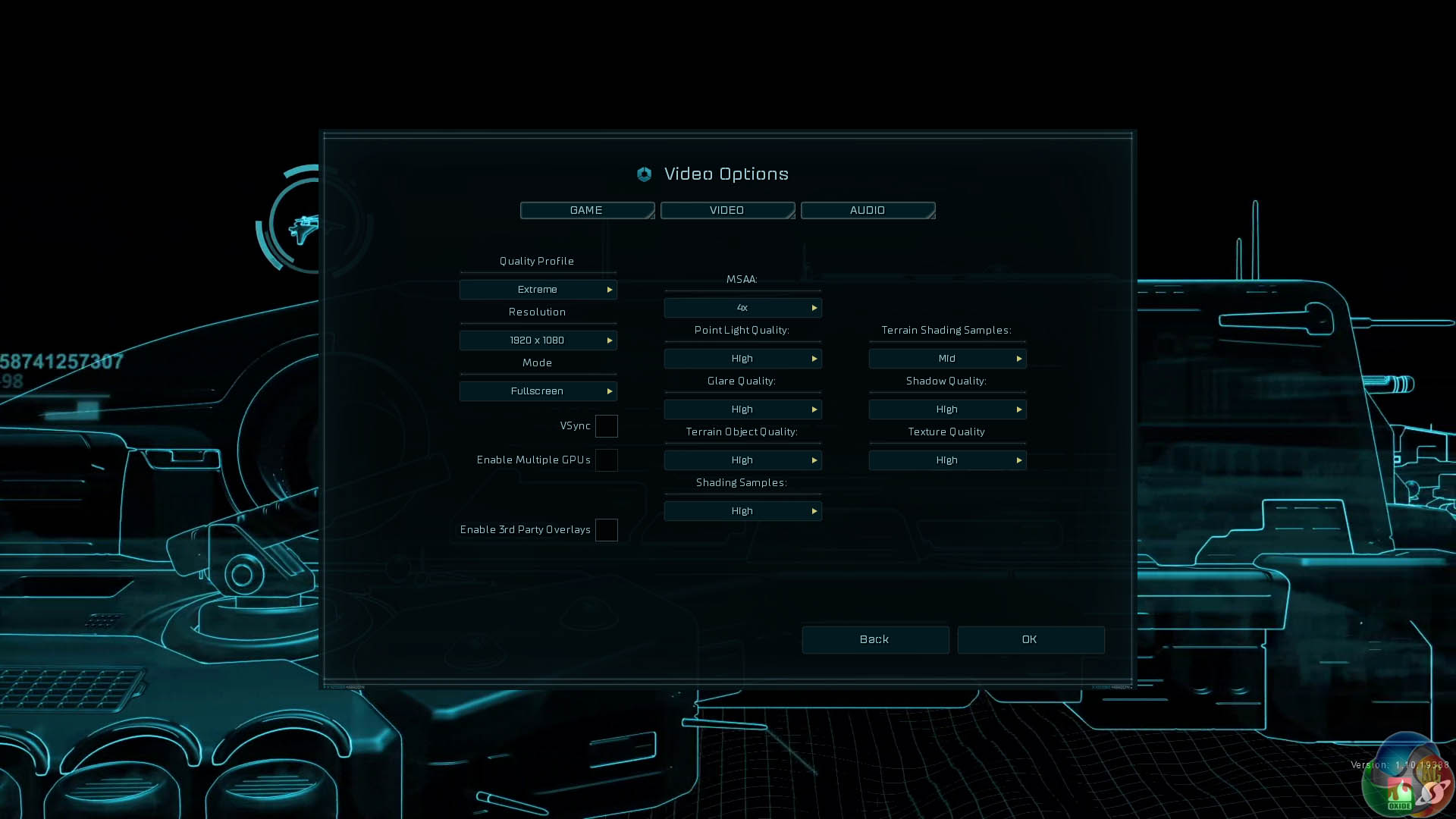
Task: Tick the Enable Multiple GPUs checkbox
Action: click(606, 460)
